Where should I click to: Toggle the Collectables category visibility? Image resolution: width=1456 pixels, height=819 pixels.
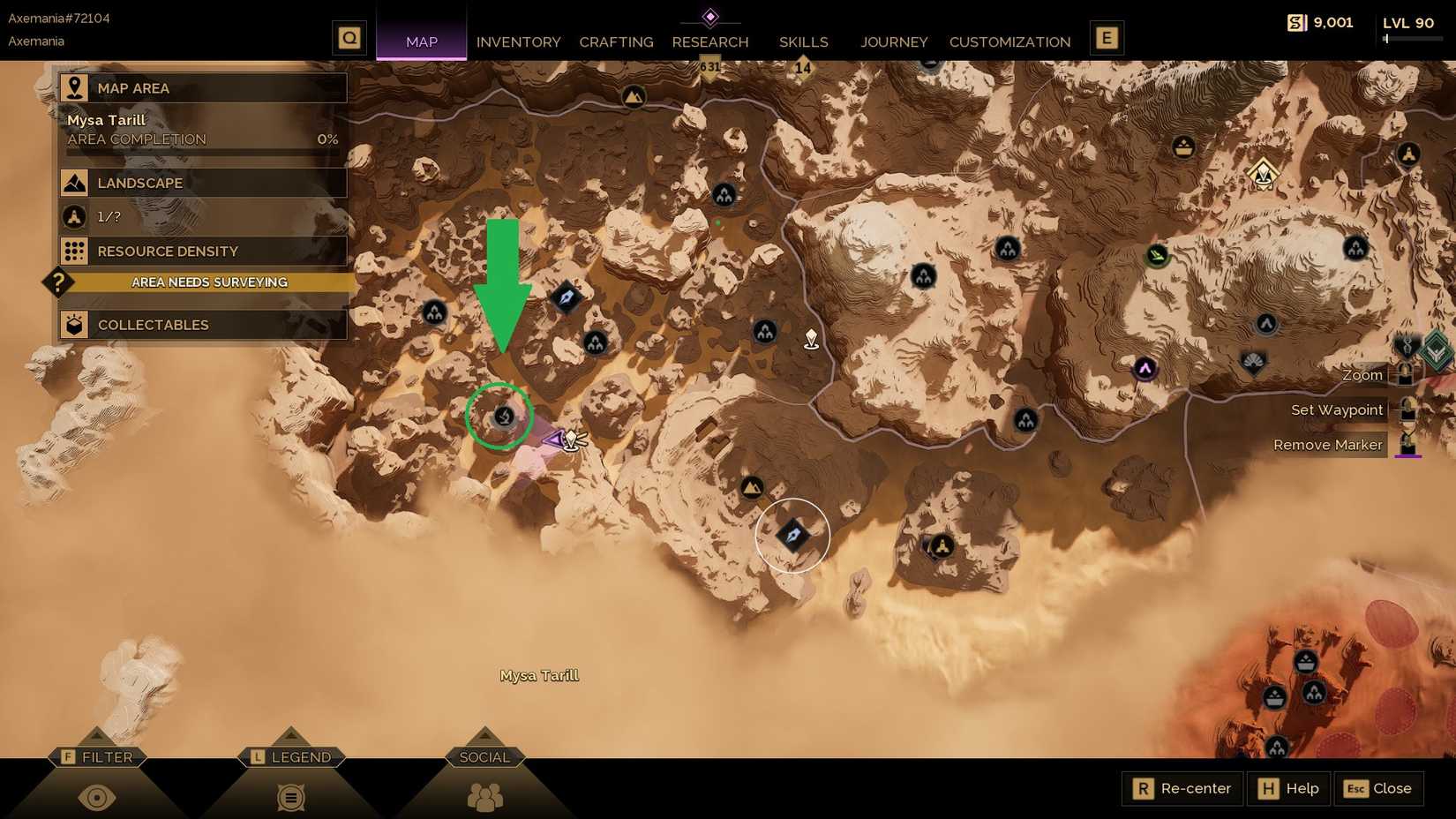[x=203, y=325]
